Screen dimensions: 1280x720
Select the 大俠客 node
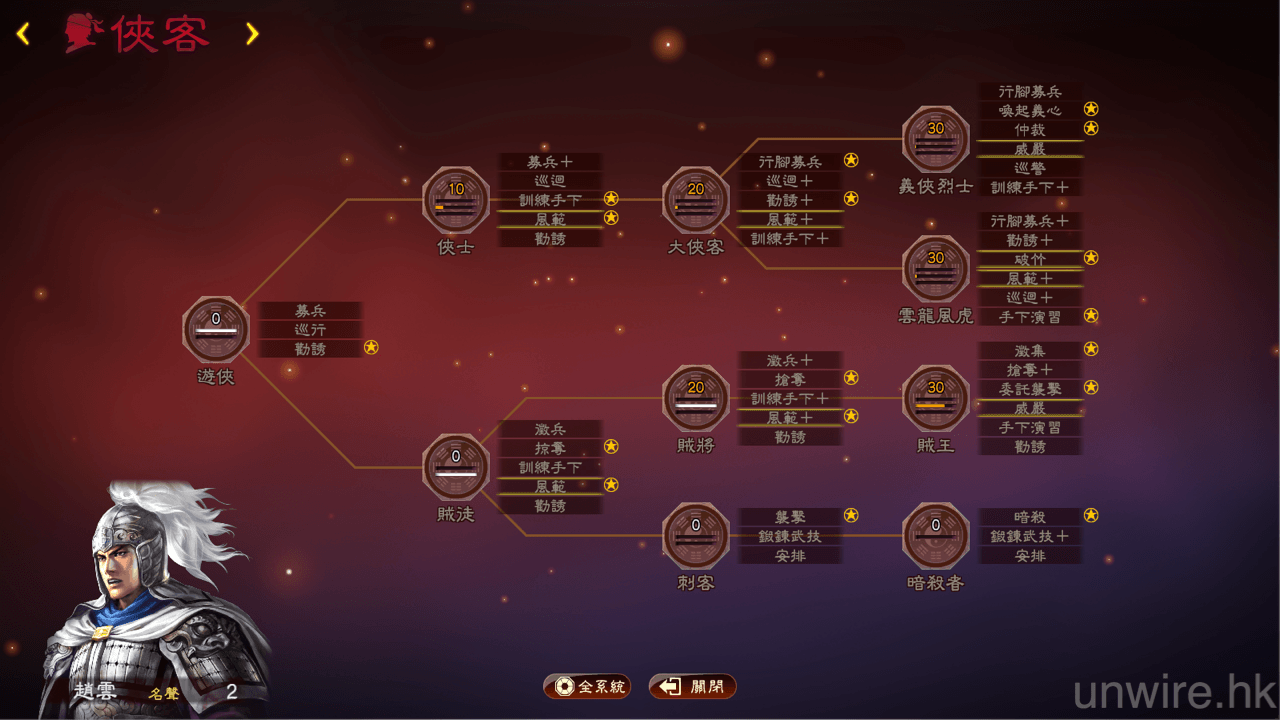pos(696,200)
